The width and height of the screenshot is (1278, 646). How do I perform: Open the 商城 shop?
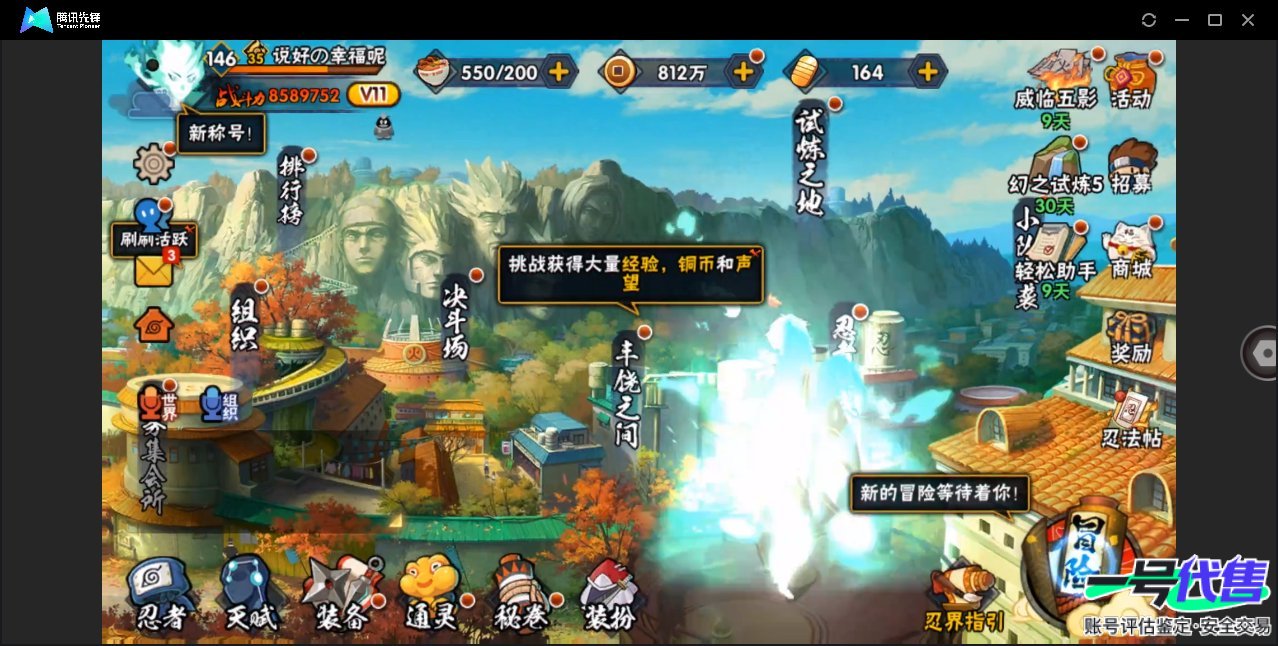click(x=1131, y=250)
